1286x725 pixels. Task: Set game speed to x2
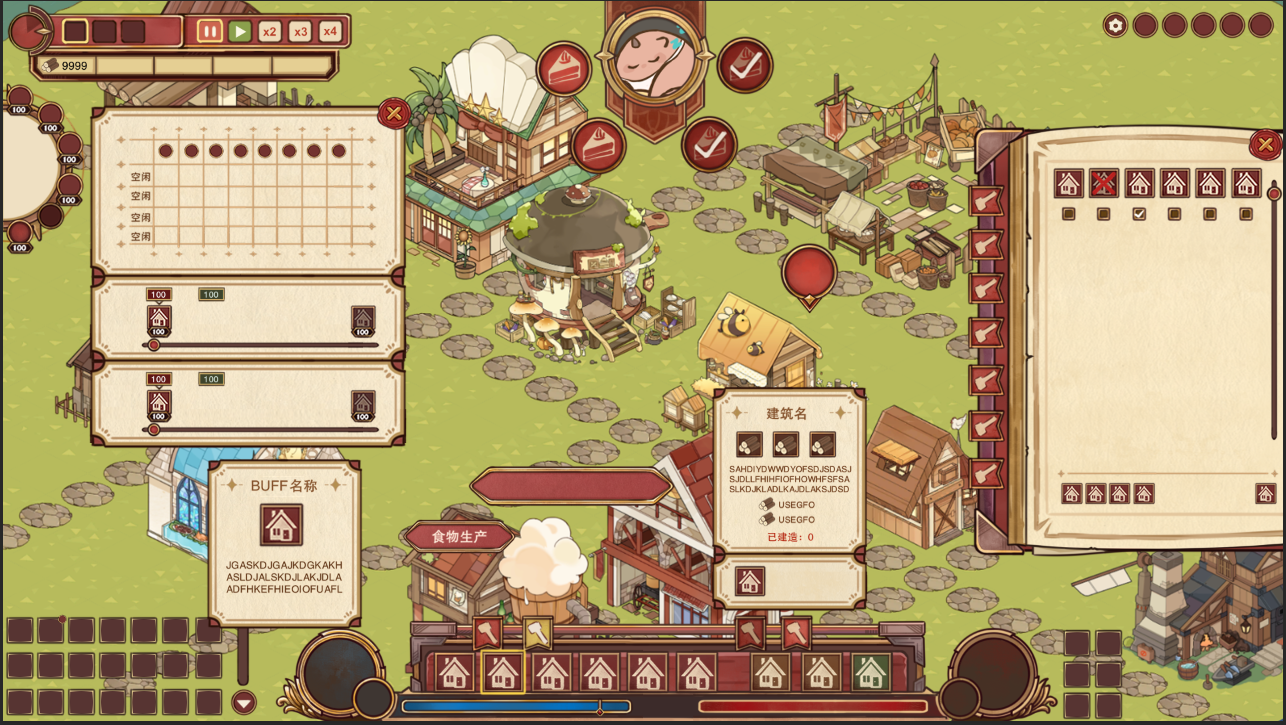pyautogui.click(x=270, y=31)
